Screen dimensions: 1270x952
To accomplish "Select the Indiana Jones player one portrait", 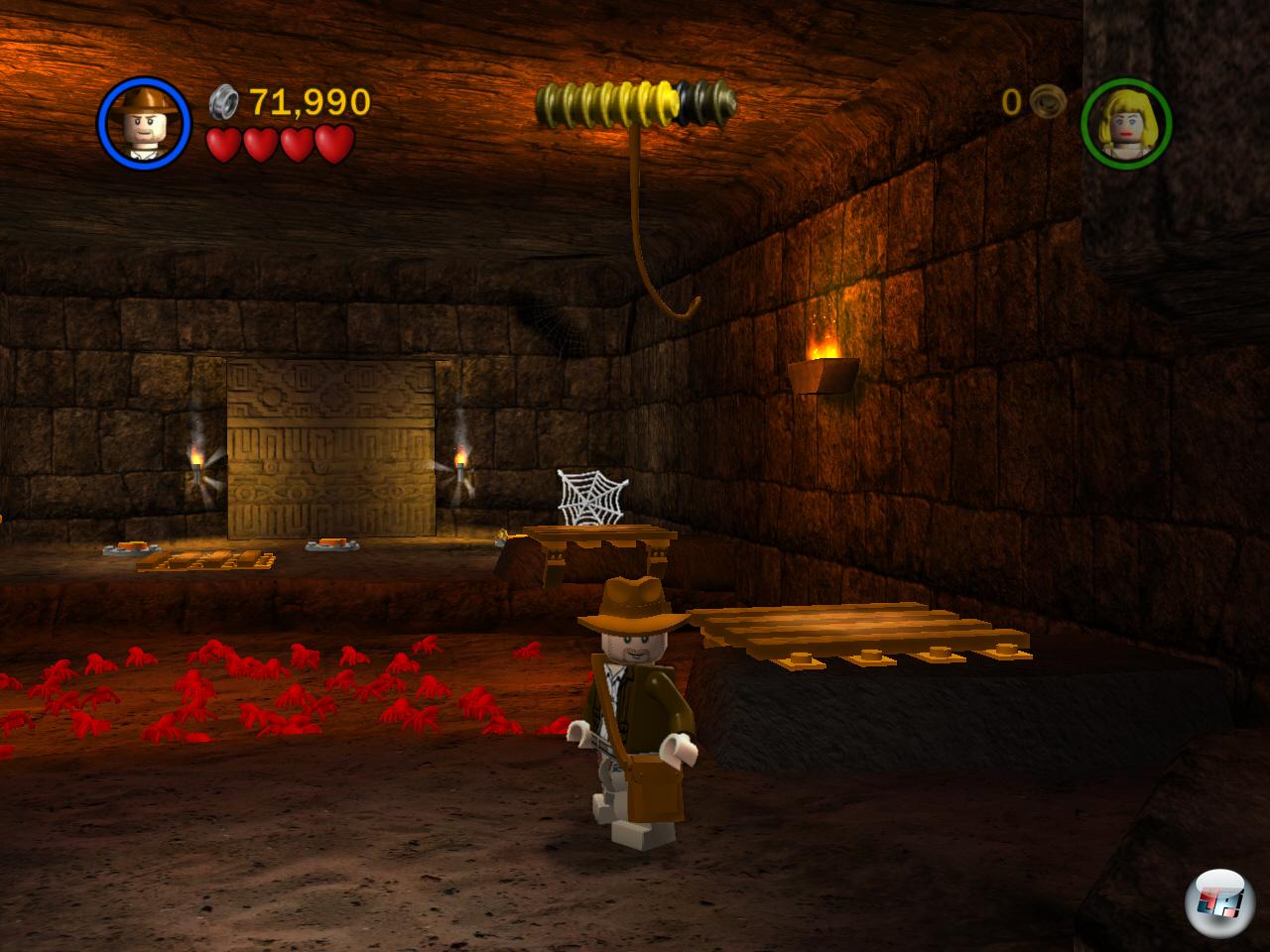I will (144, 123).
